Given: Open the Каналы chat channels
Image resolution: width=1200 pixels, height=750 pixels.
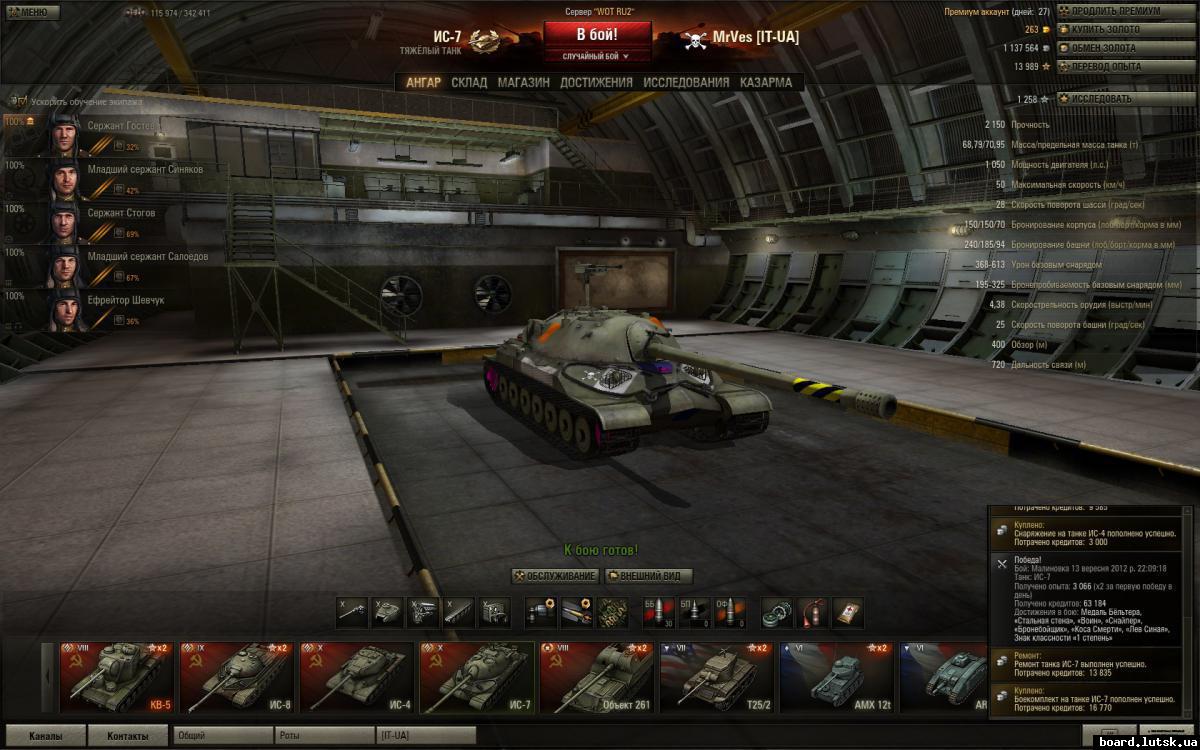Looking at the screenshot, I should coord(45,736).
